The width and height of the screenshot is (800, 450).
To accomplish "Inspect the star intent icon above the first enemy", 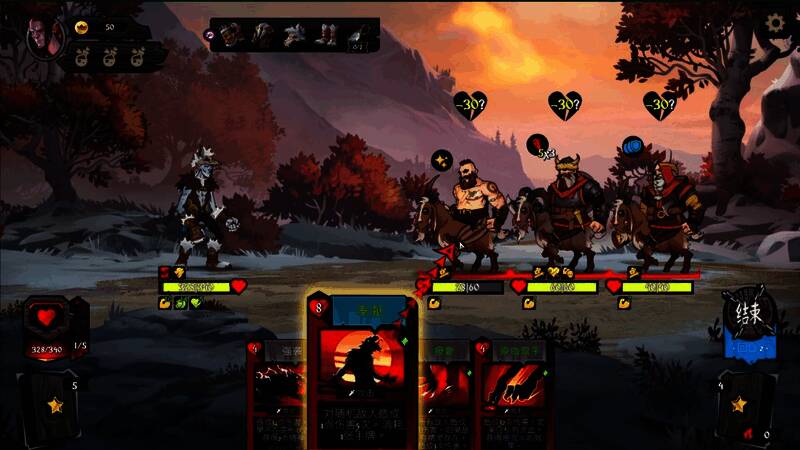I will (441, 160).
